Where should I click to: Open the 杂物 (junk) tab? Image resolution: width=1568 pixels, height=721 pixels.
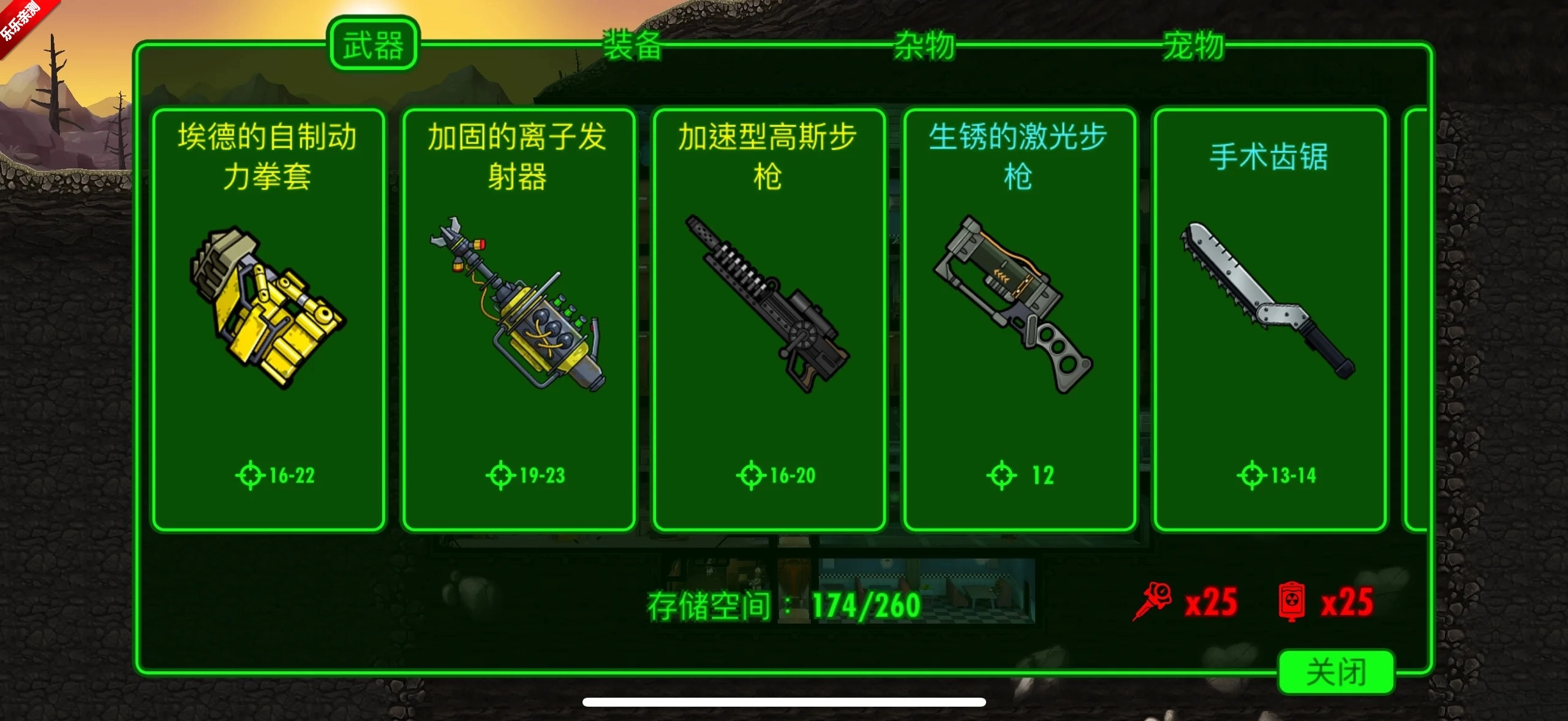click(924, 43)
